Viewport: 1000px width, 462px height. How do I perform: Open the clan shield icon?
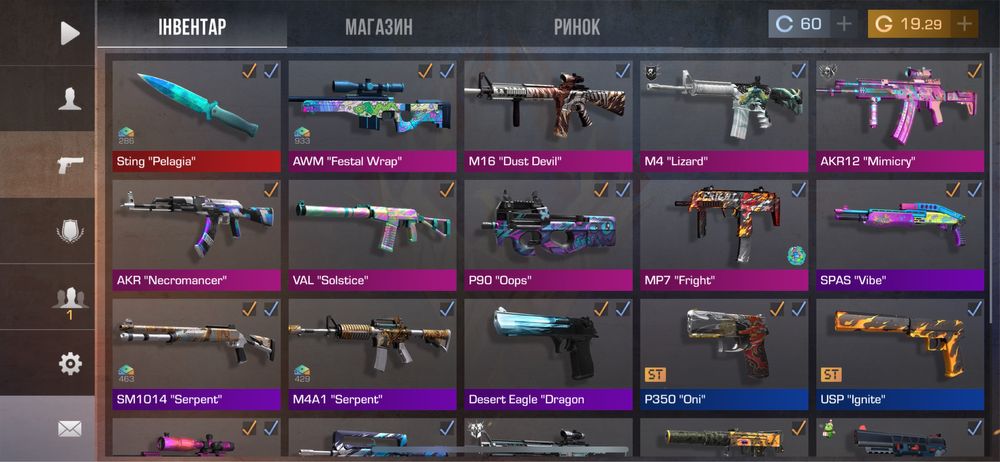[x=69, y=231]
